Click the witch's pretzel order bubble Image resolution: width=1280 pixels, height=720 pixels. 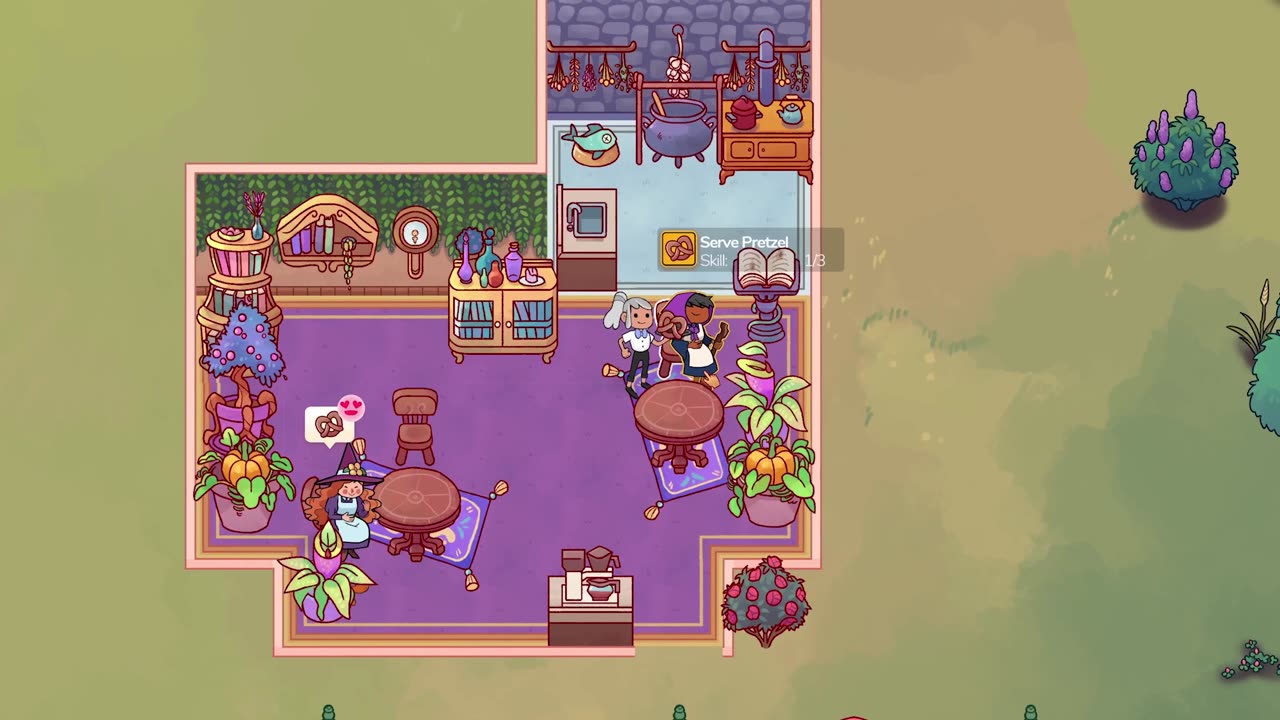point(329,425)
